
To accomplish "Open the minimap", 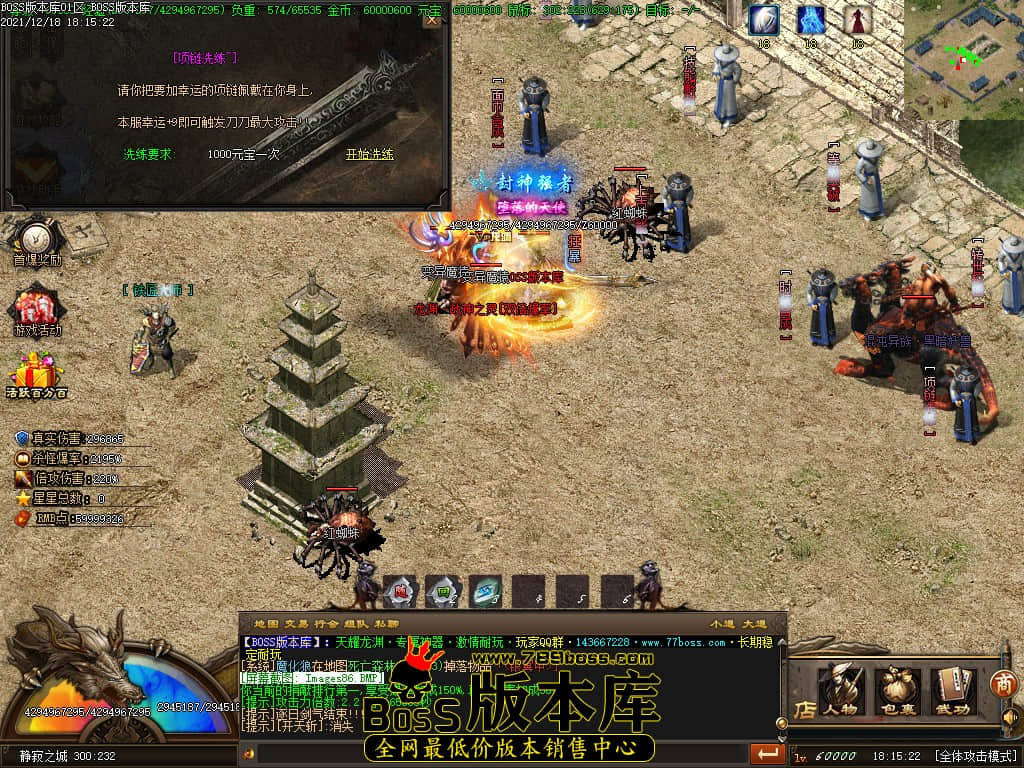I will pyautogui.click(x=963, y=59).
